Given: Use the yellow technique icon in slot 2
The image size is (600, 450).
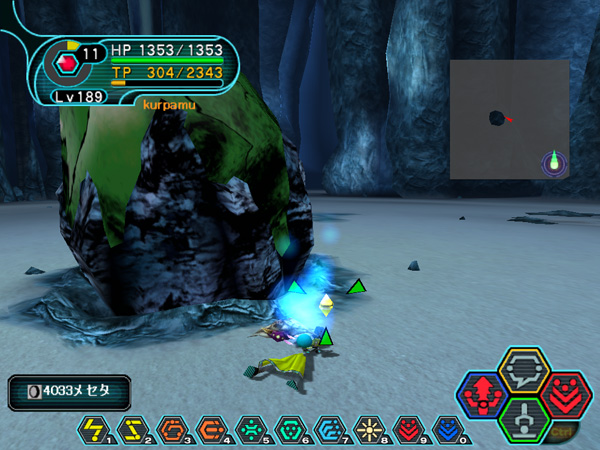Looking at the screenshot, I should coord(132,430).
